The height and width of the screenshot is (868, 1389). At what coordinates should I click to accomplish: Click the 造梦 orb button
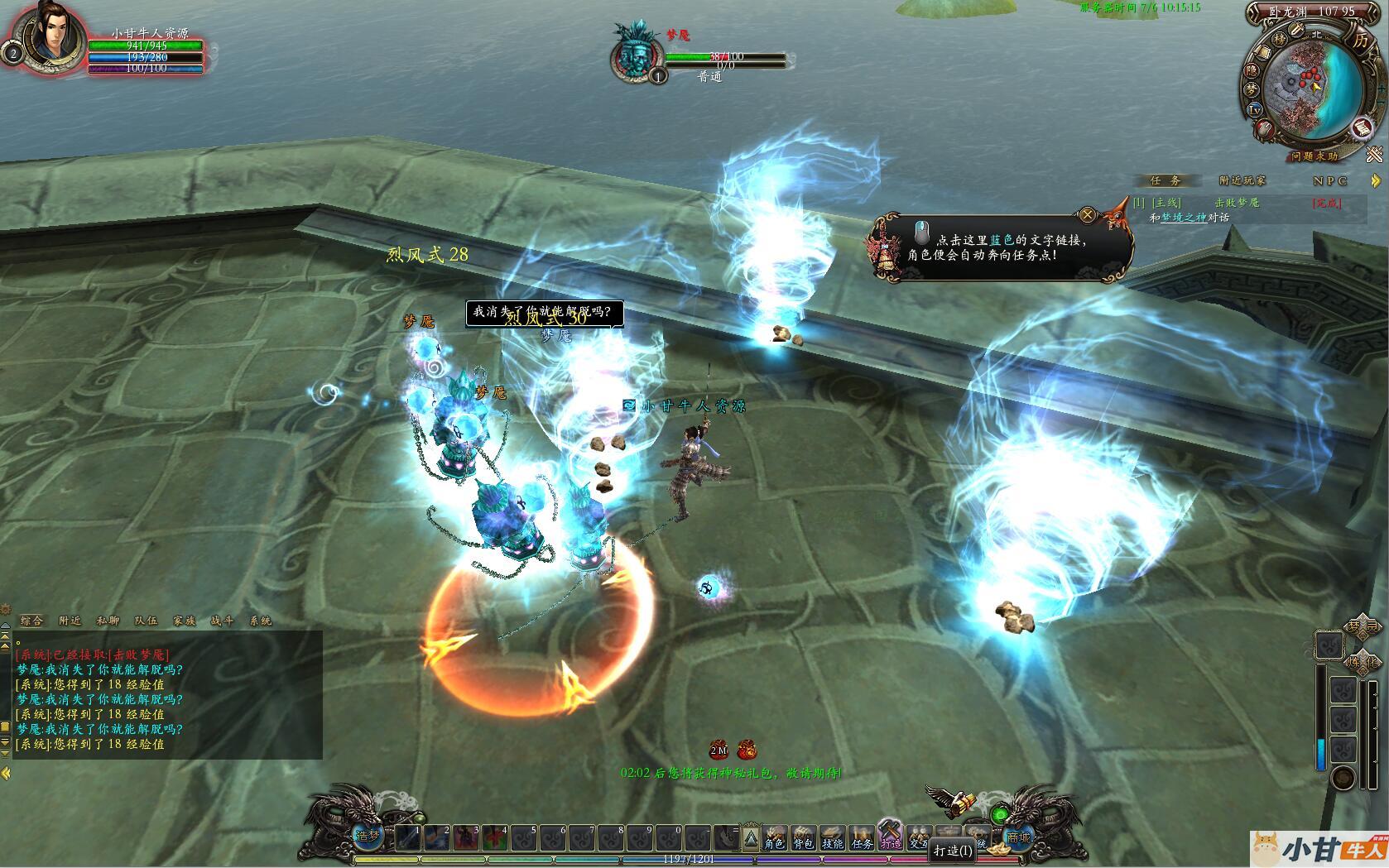point(368,837)
